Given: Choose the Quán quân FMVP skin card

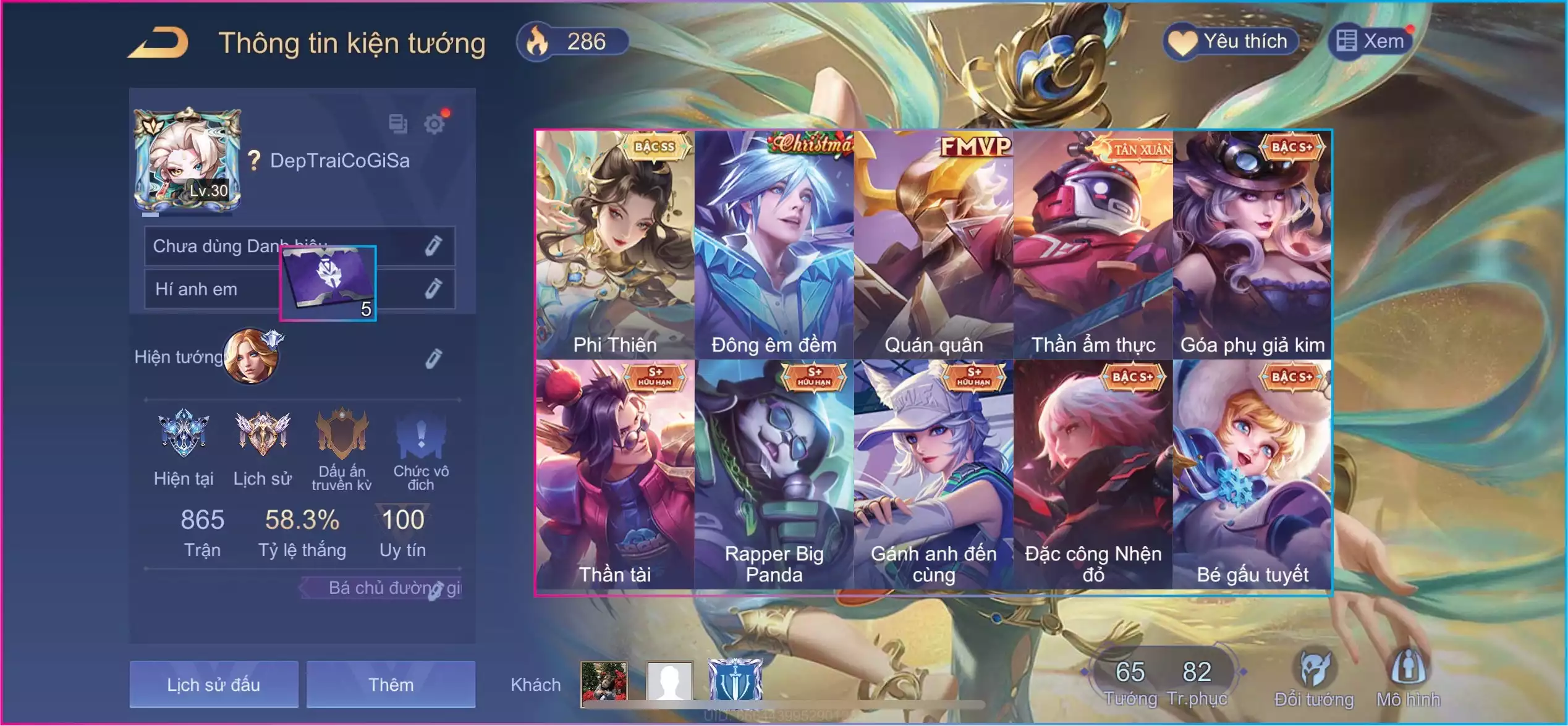Looking at the screenshot, I should 933,245.
